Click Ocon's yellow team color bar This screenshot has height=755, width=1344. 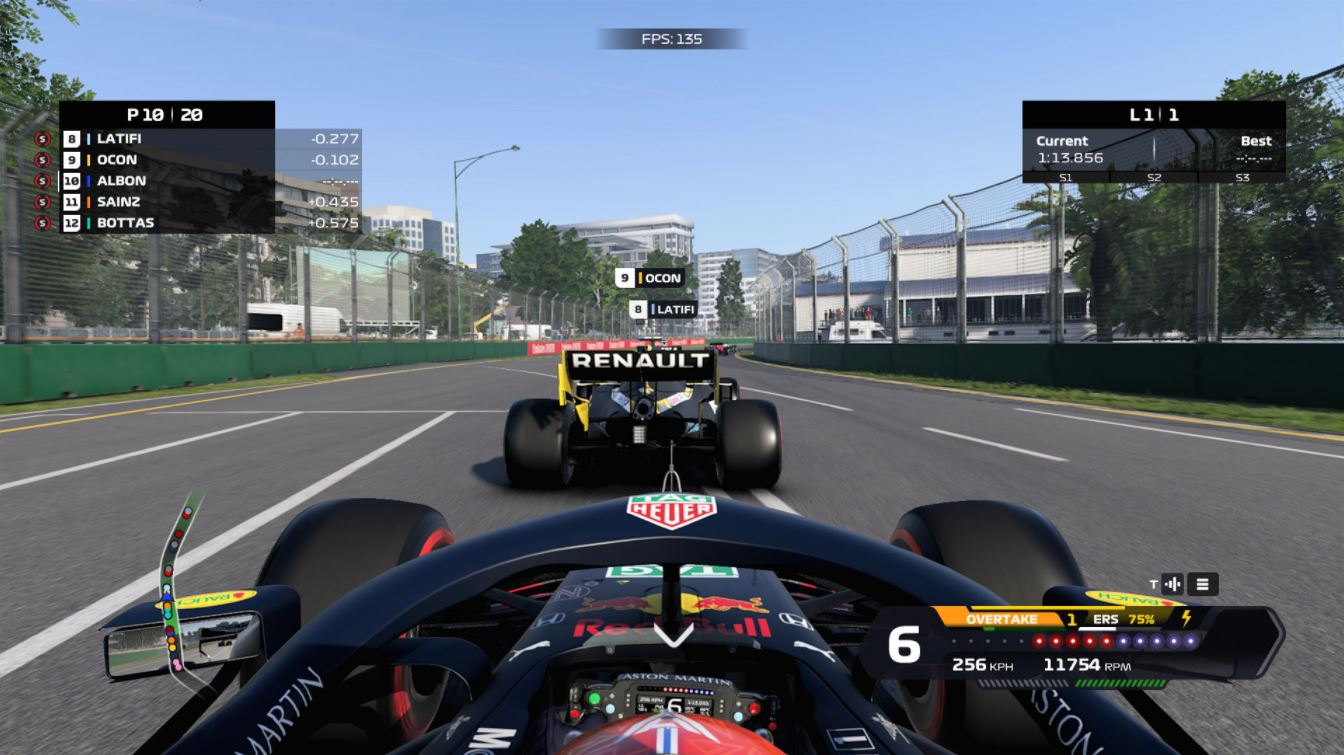pyautogui.click(x=89, y=160)
